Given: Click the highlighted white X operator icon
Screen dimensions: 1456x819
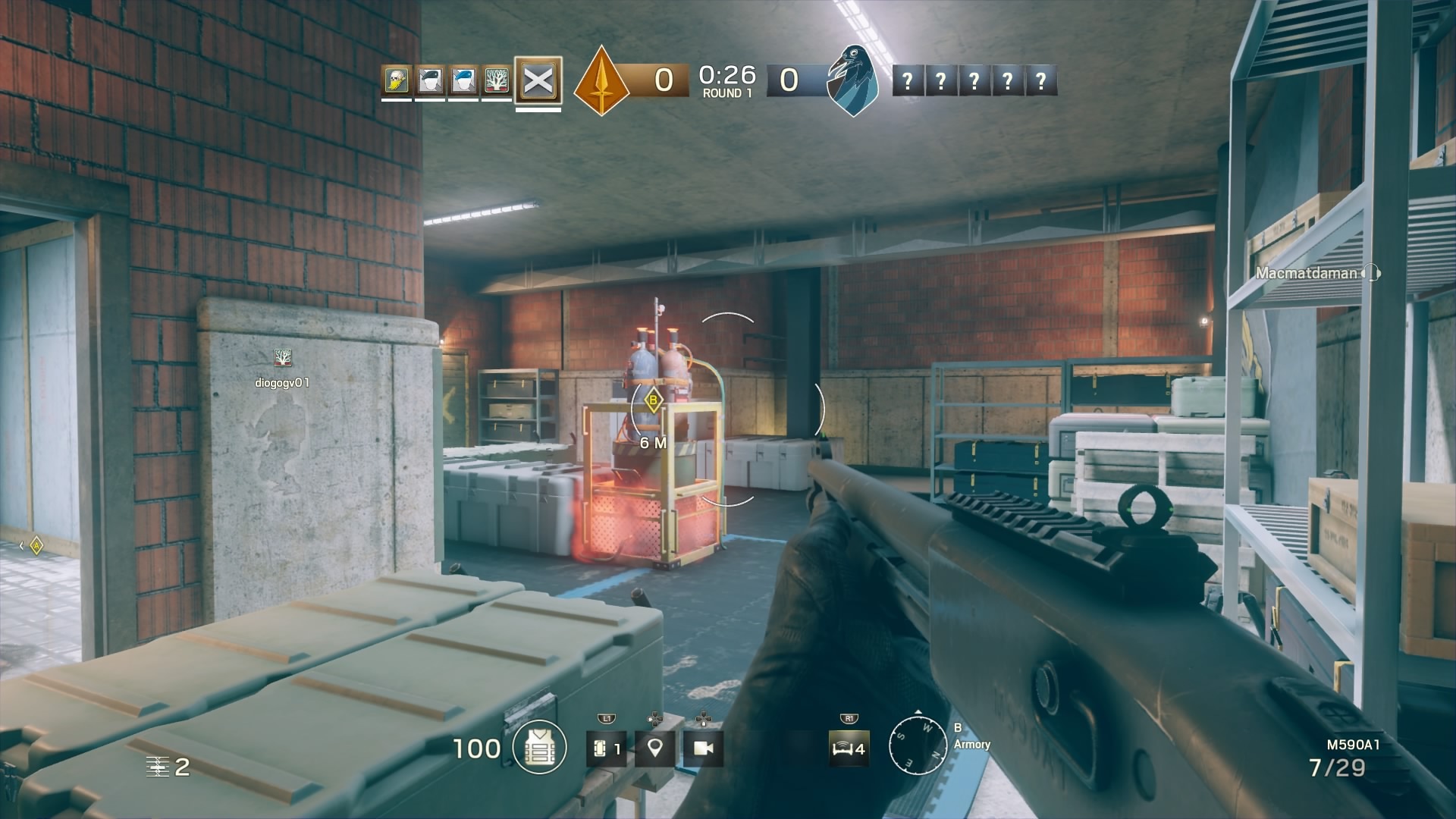Looking at the screenshot, I should [538, 80].
